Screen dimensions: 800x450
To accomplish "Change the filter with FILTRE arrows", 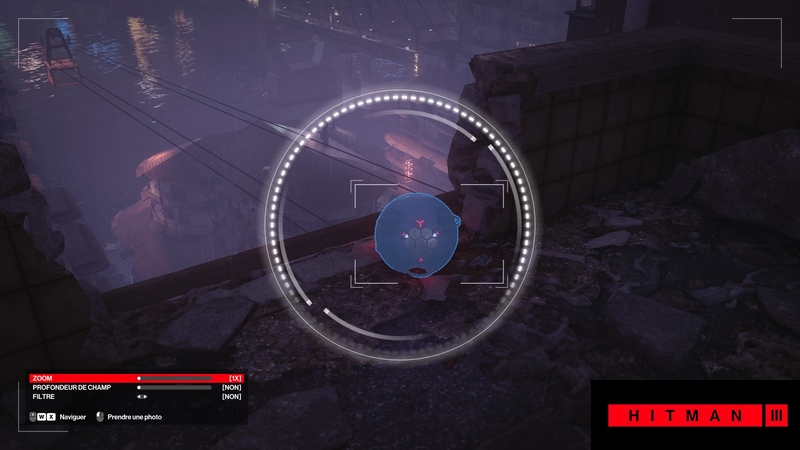I will [142, 396].
